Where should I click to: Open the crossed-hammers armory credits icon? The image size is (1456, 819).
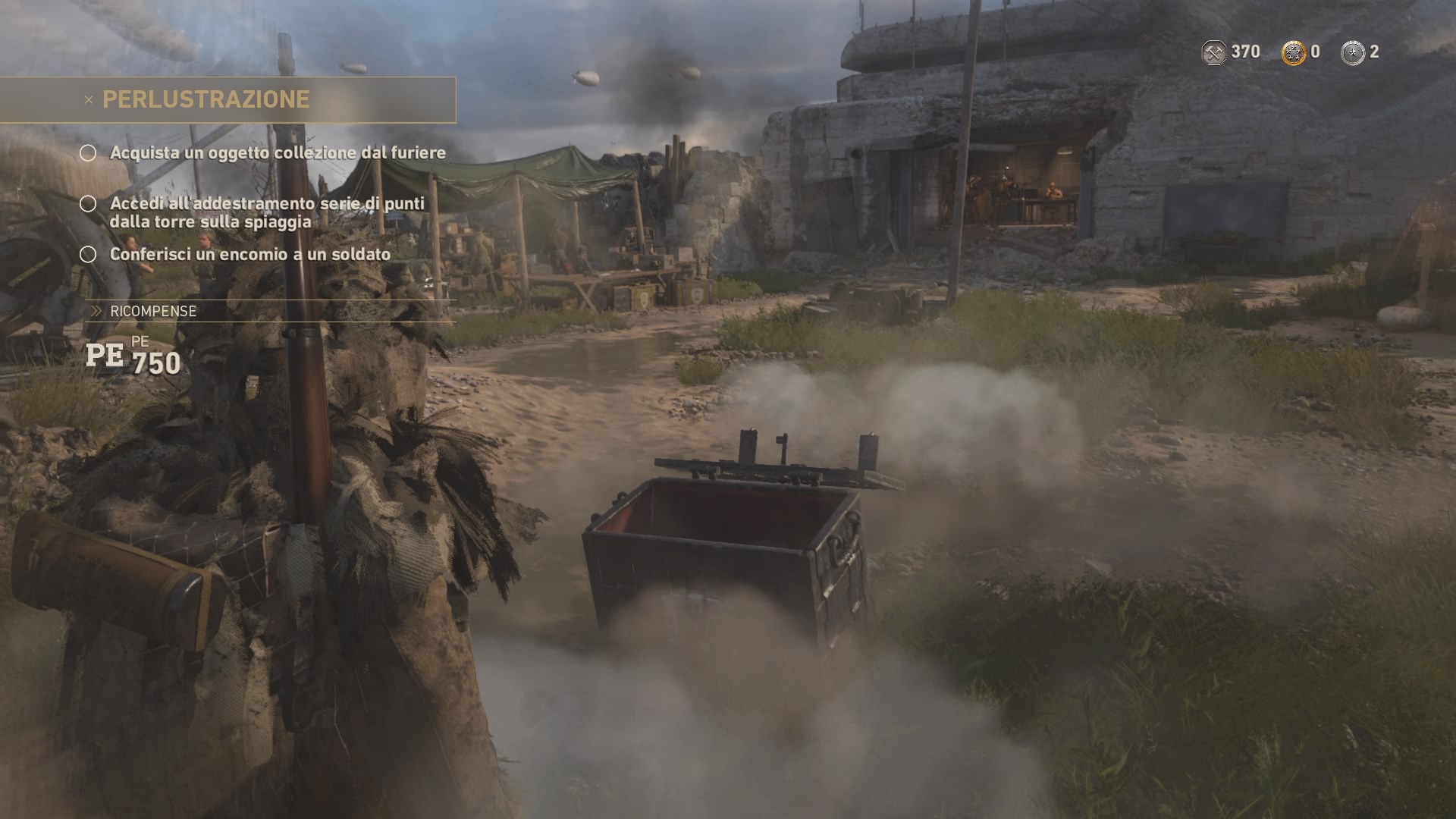point(1214,52)
